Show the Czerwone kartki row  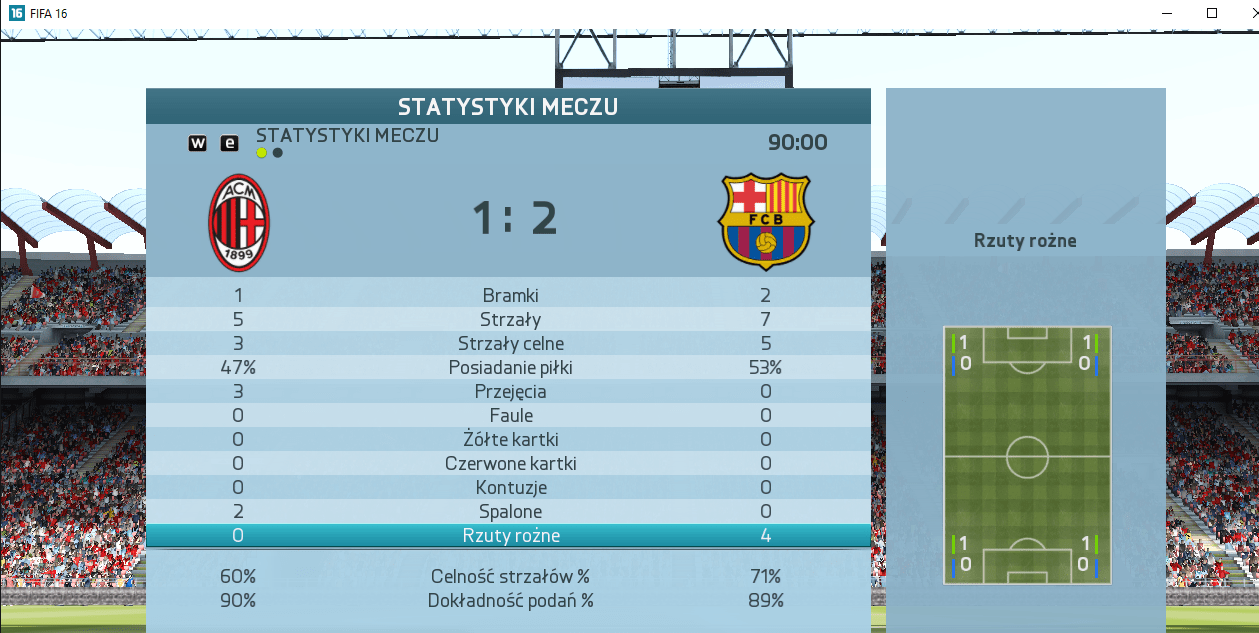click(x=510, y=464)
